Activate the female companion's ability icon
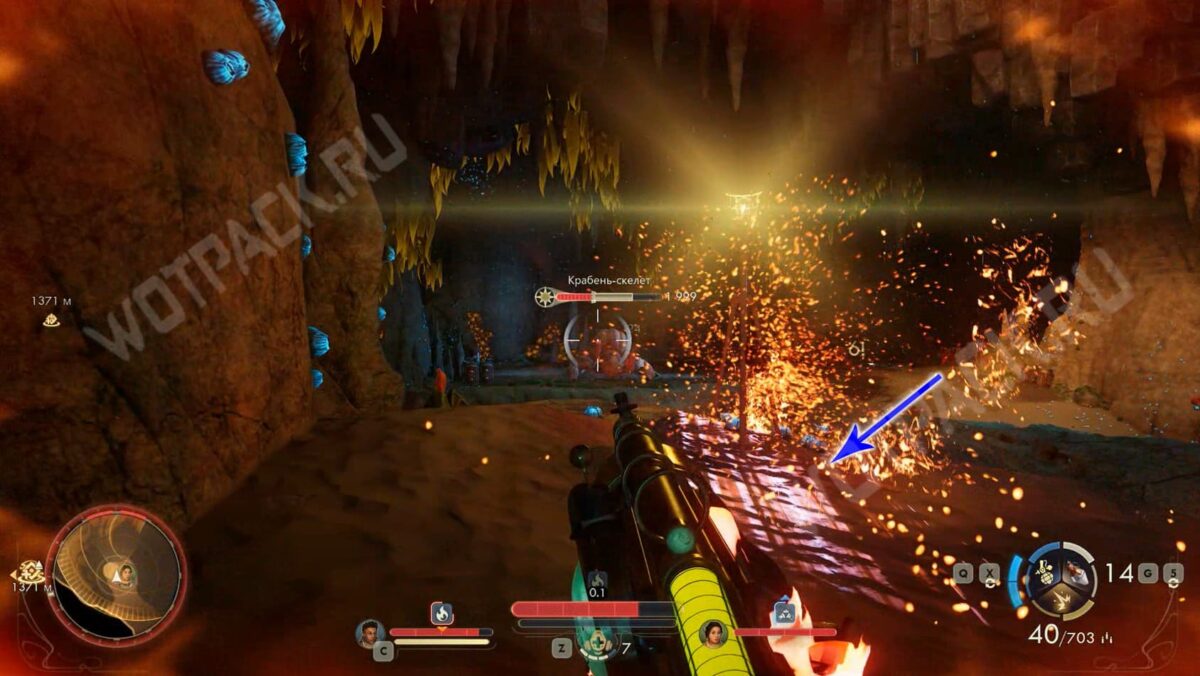 [x=785, y=614]
